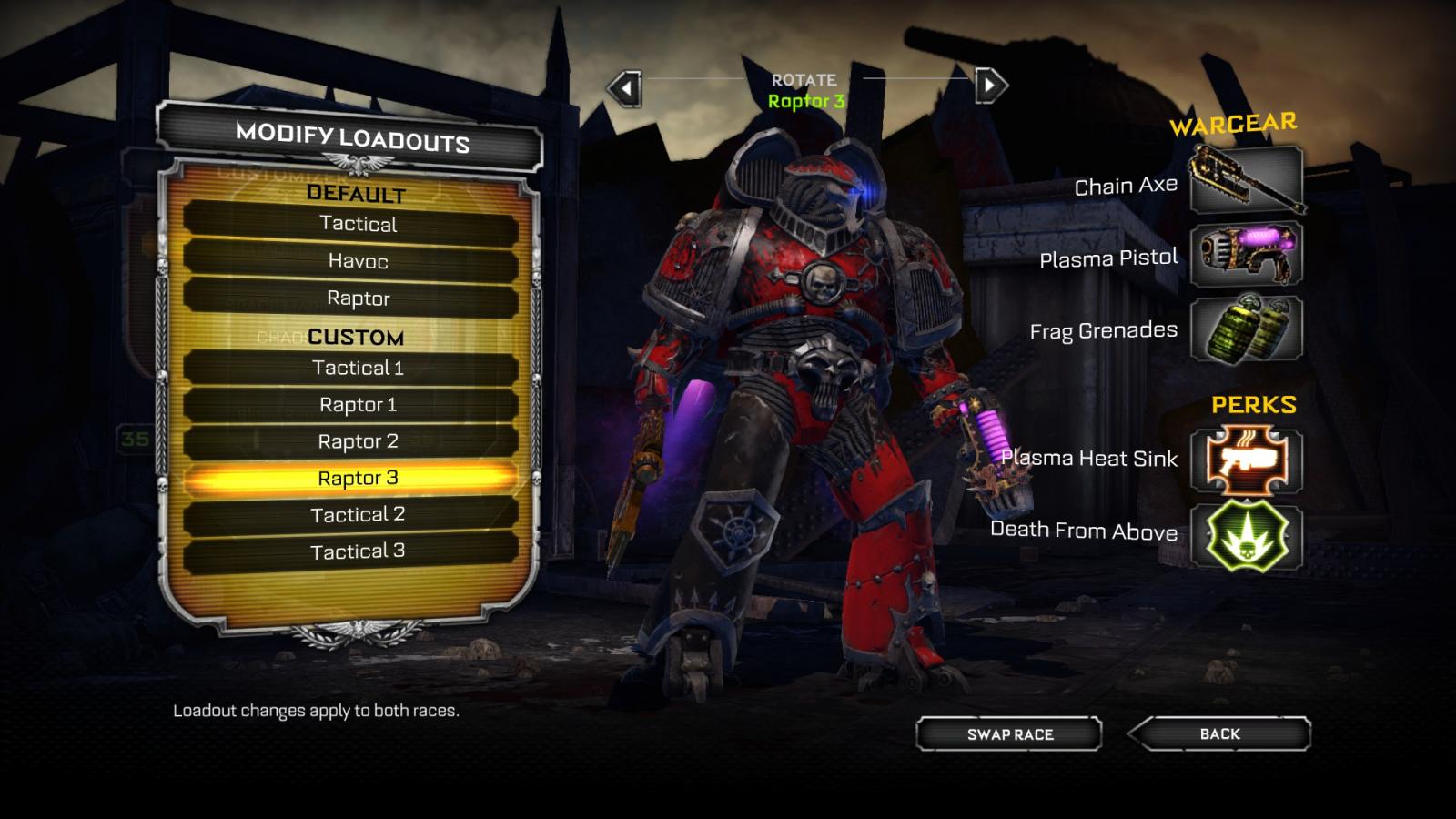Go back with the Back button

[x=1219, y=733]
